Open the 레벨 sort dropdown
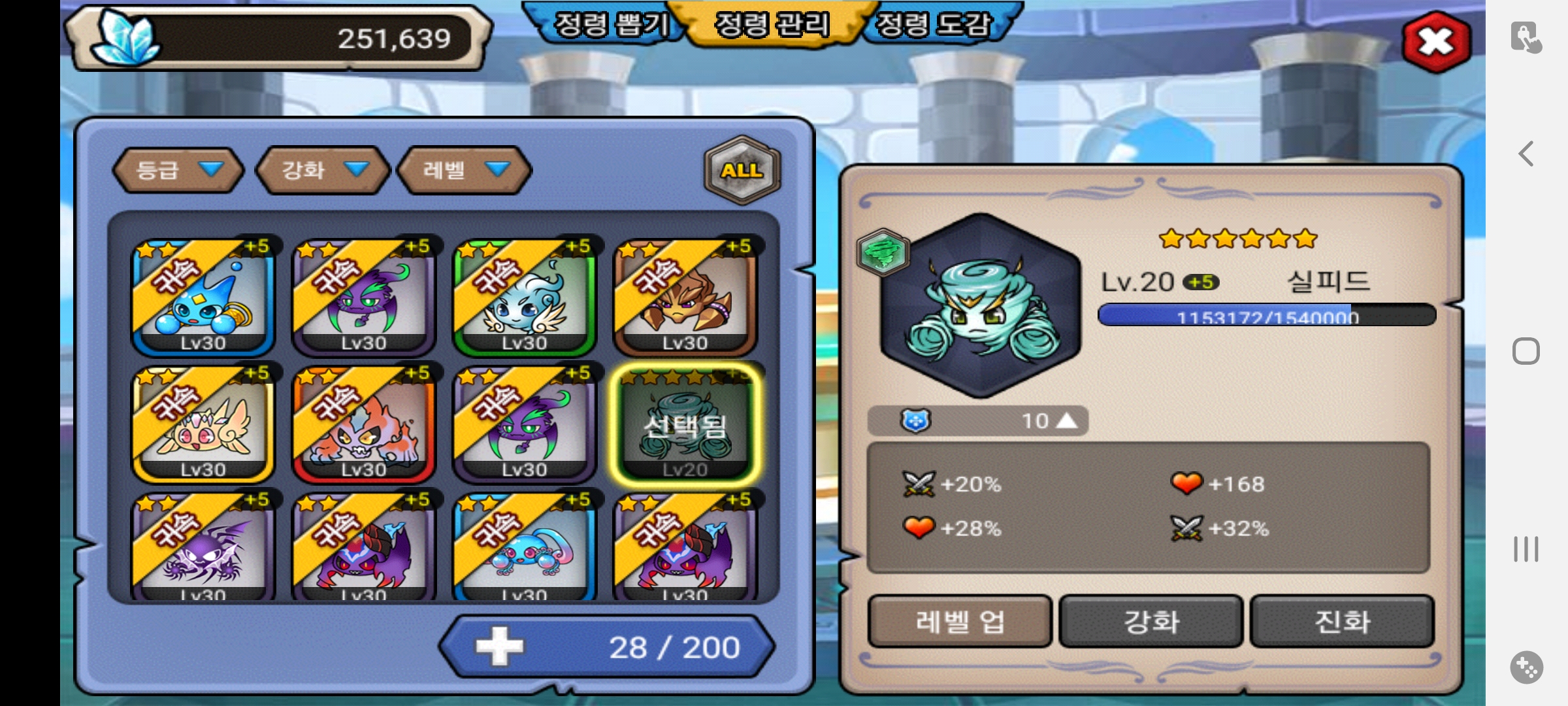1568x706 pixels. tap(465, 171)
